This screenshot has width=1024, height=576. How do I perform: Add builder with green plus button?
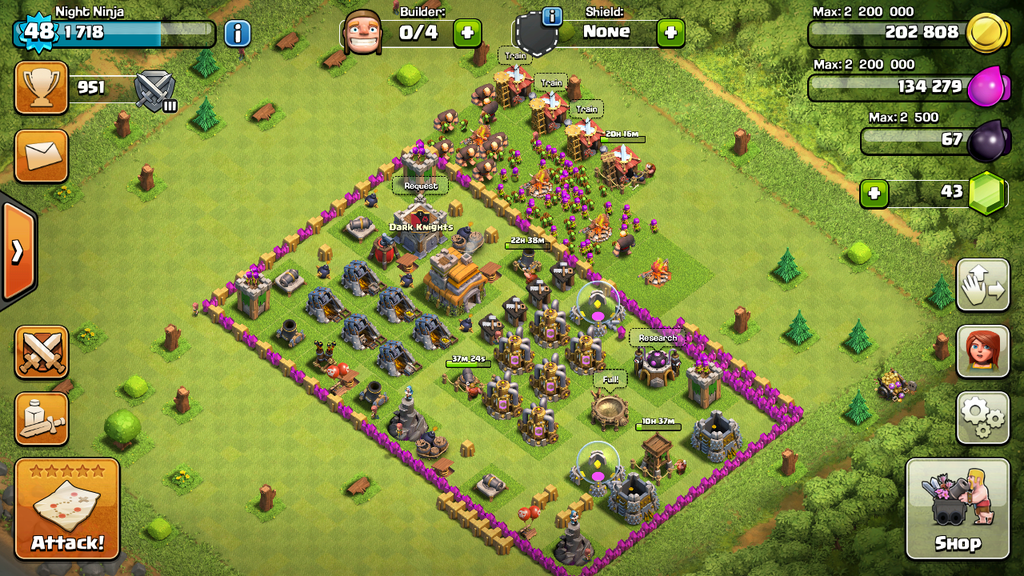(x=467, y=32)
